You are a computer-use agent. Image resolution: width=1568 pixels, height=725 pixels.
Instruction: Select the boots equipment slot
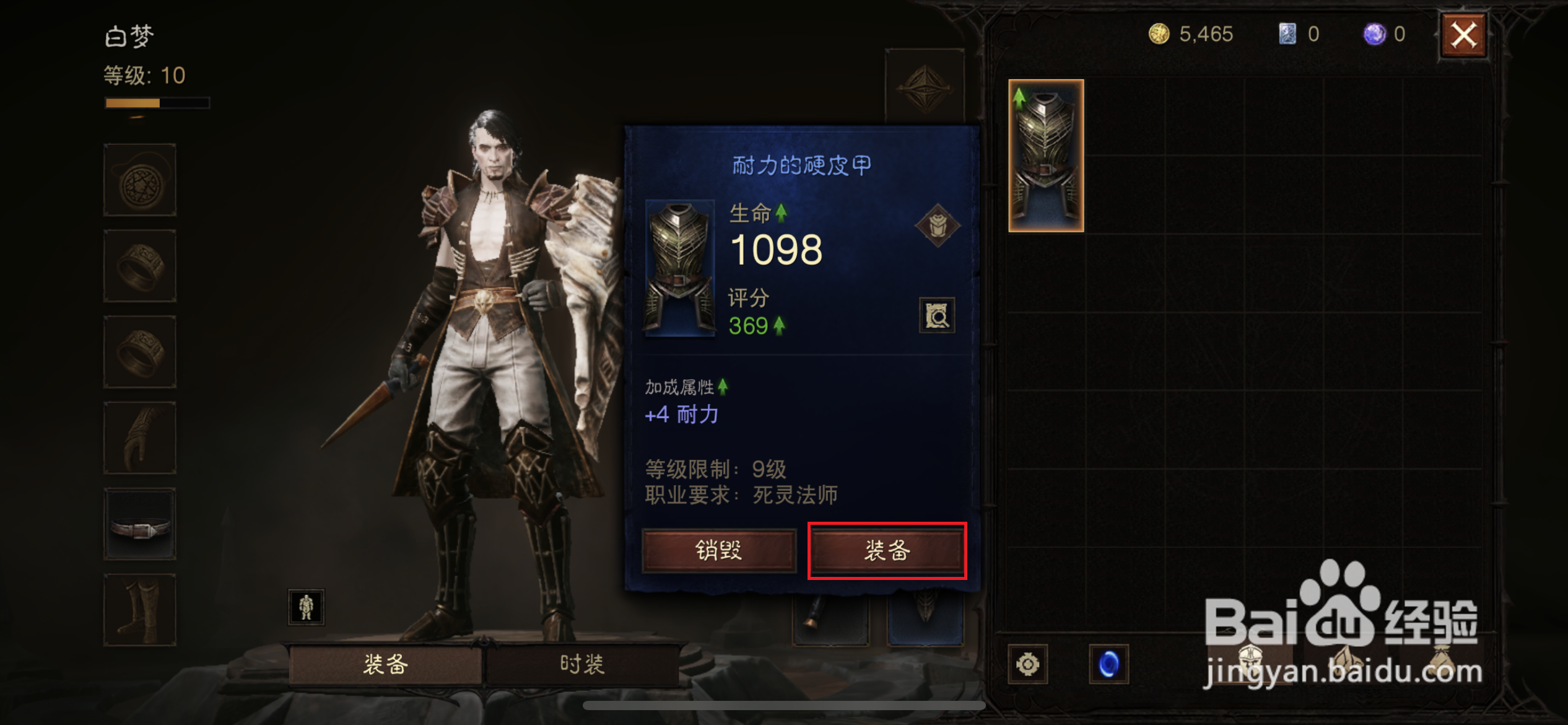pyautogui.click(x=139, y=610)
